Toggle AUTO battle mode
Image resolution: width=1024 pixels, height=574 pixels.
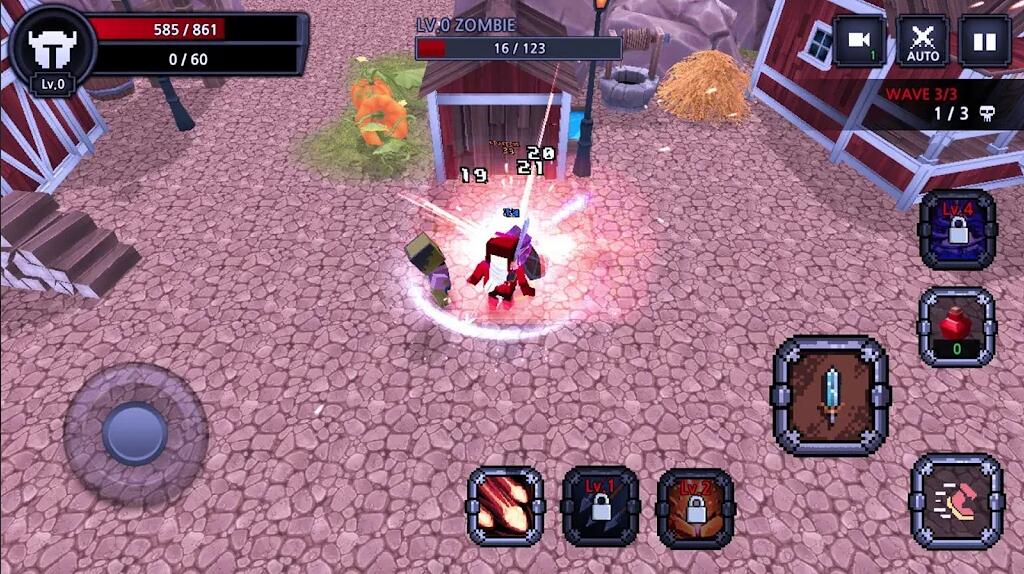point(923,41)
